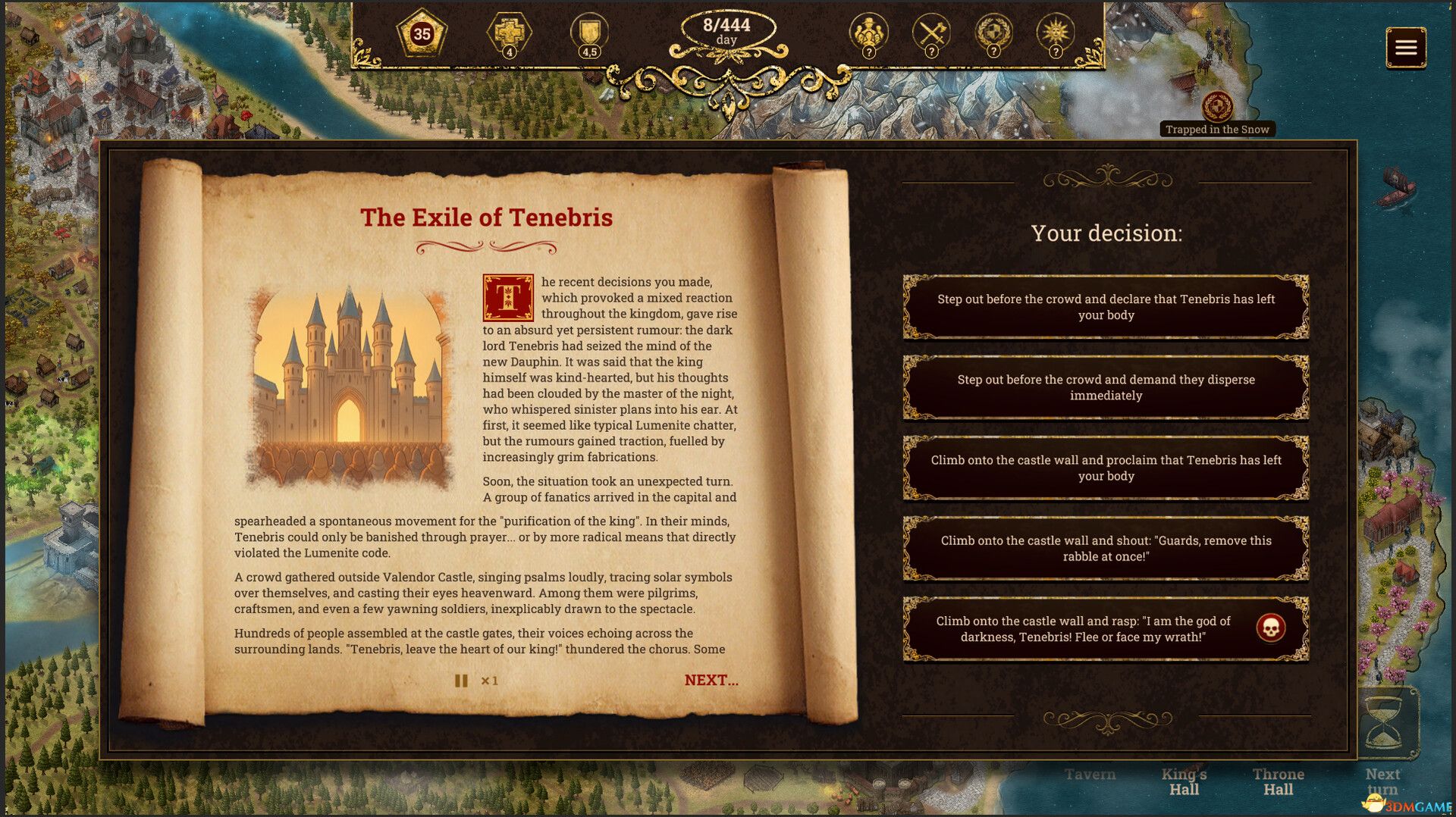Declare that Tenebris has left your body
1456x817 pixels.
tap(1106, 307)
